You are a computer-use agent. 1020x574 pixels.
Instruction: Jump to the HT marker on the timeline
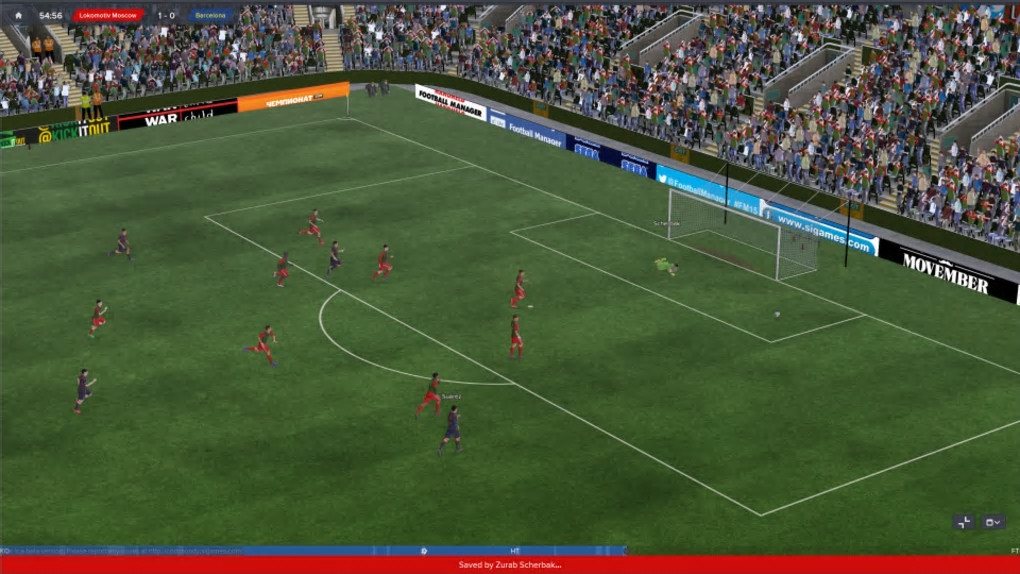point(515,550)
